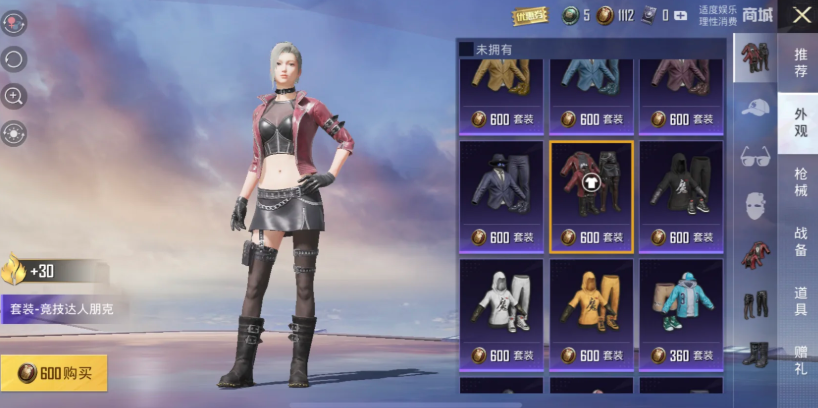Open the face mask category icon
Screen dimensions: 818x408
pyautogui.click(x=755, y=207)
